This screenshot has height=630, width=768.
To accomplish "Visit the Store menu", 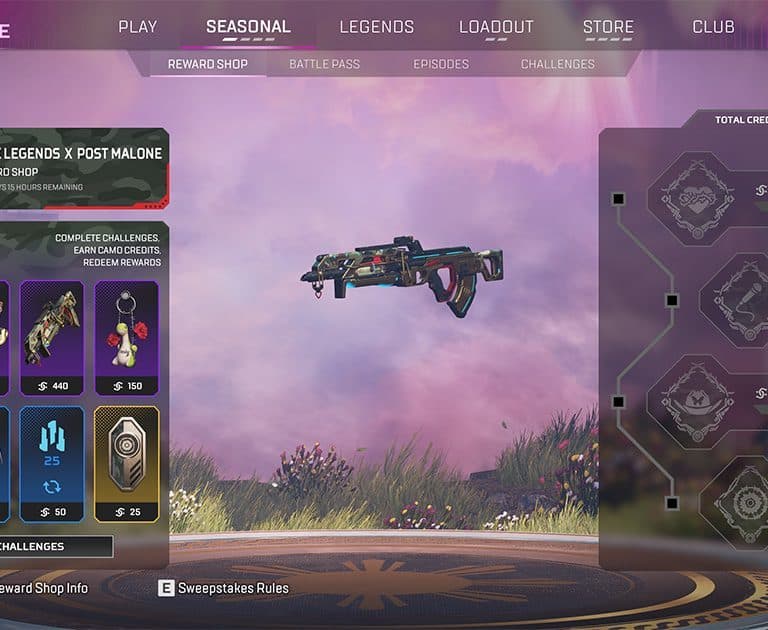I will point(608,27).
